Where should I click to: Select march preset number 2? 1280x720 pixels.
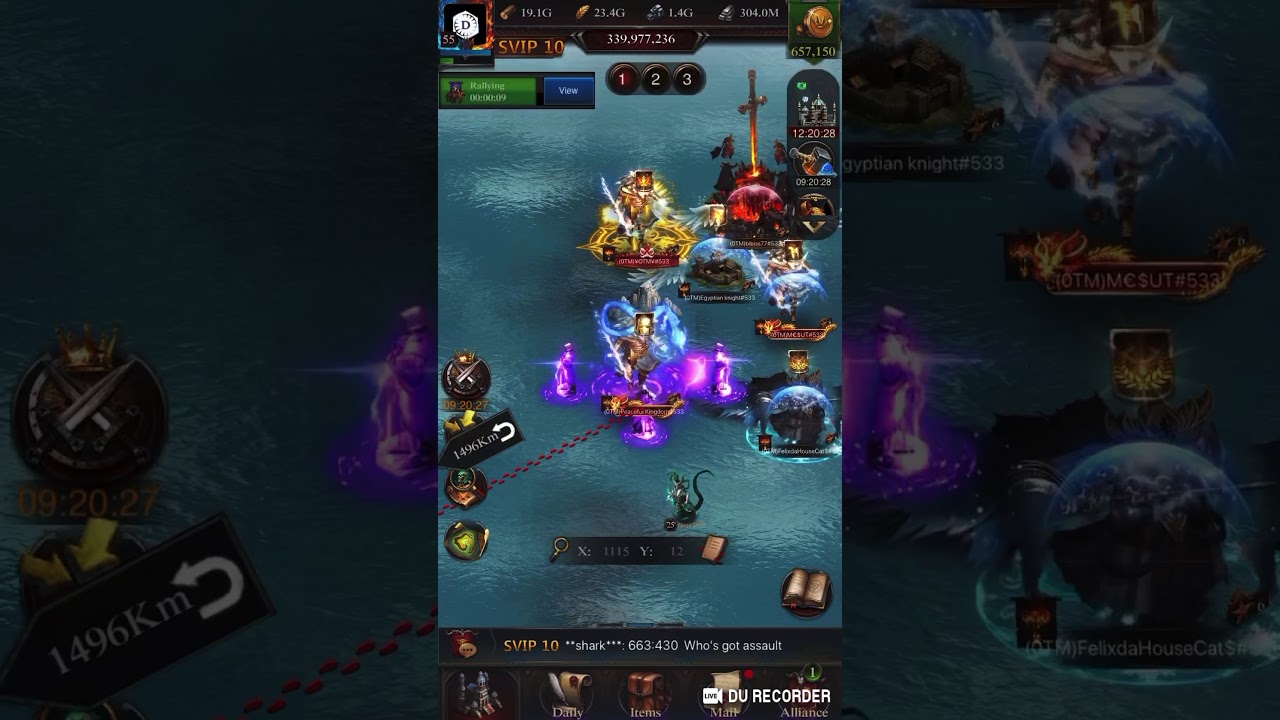pos(655,80)
